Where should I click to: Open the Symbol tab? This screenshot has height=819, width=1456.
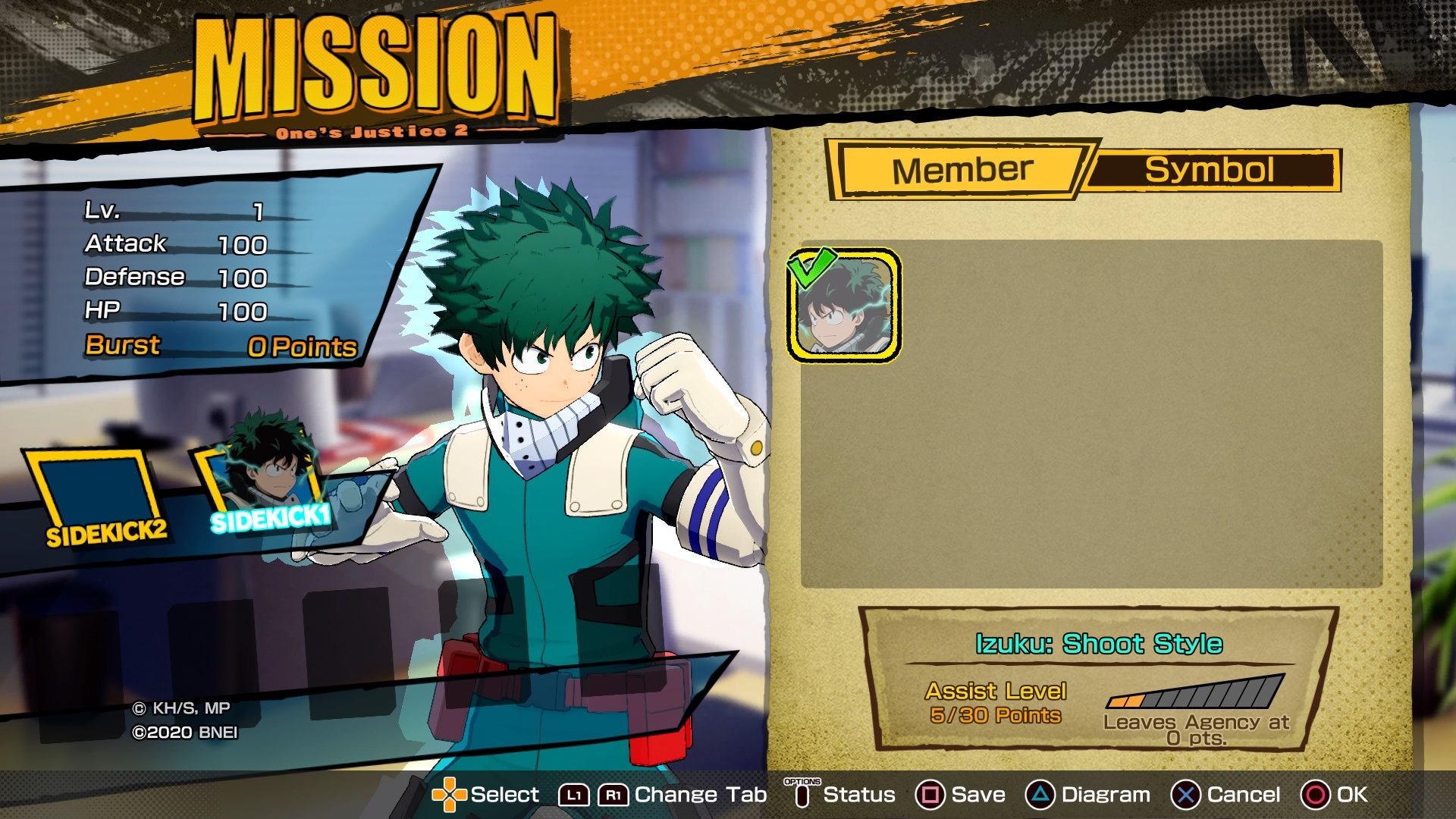(1209, 170)
